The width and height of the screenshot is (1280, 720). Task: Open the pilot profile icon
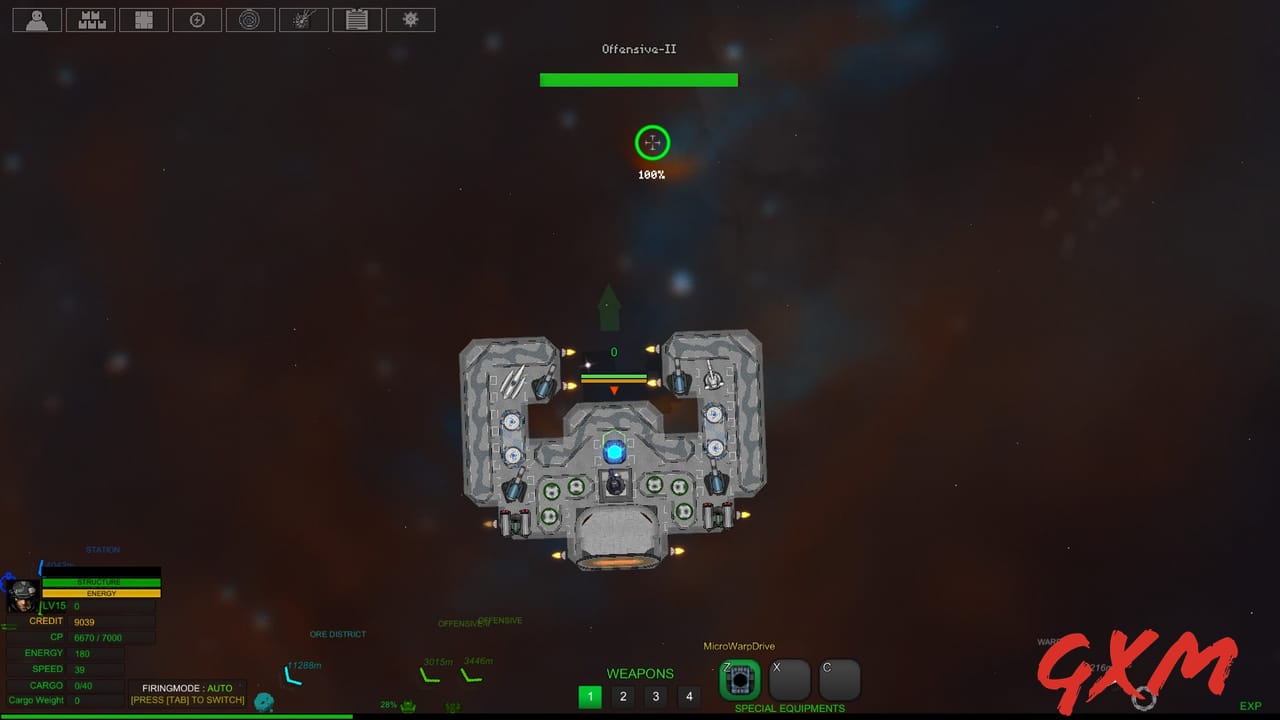click(36, 19)
